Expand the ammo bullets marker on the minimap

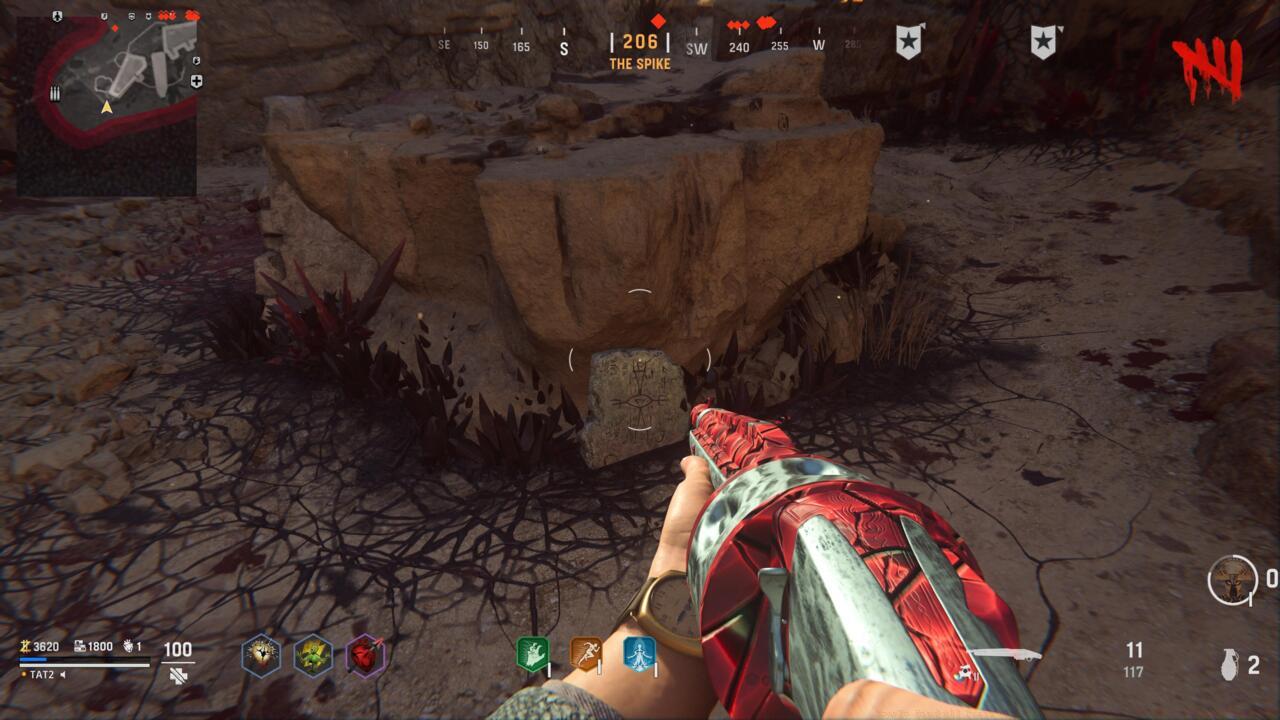click(x=55, y=92)
